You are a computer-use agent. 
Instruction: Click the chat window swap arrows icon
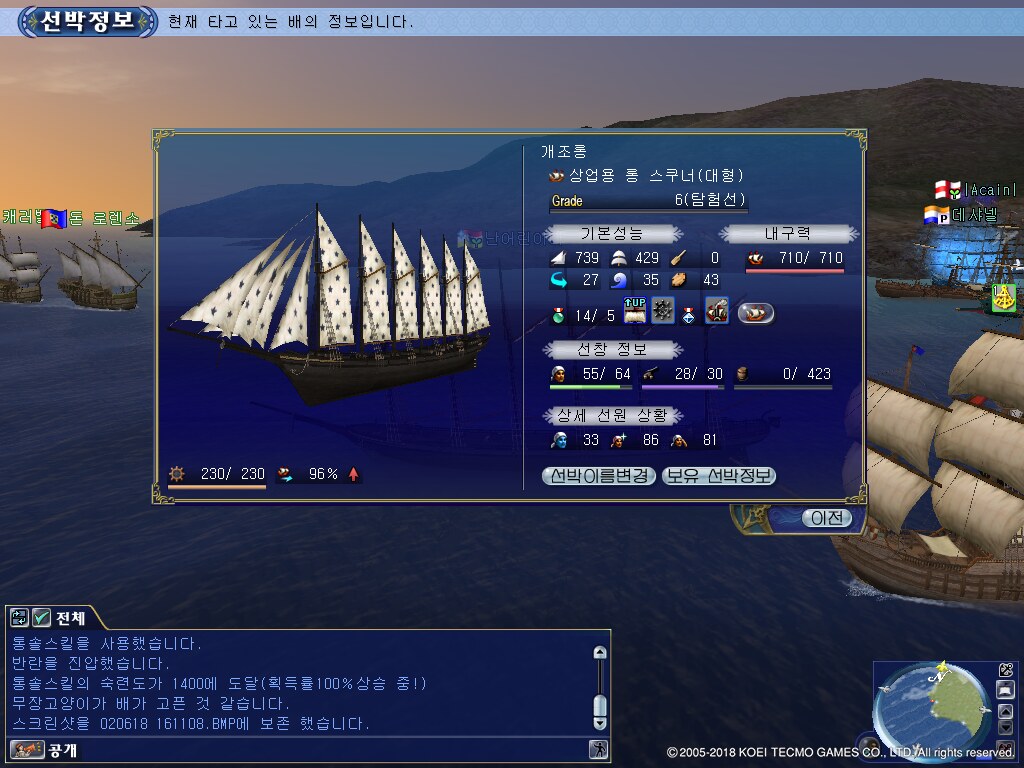20,618
